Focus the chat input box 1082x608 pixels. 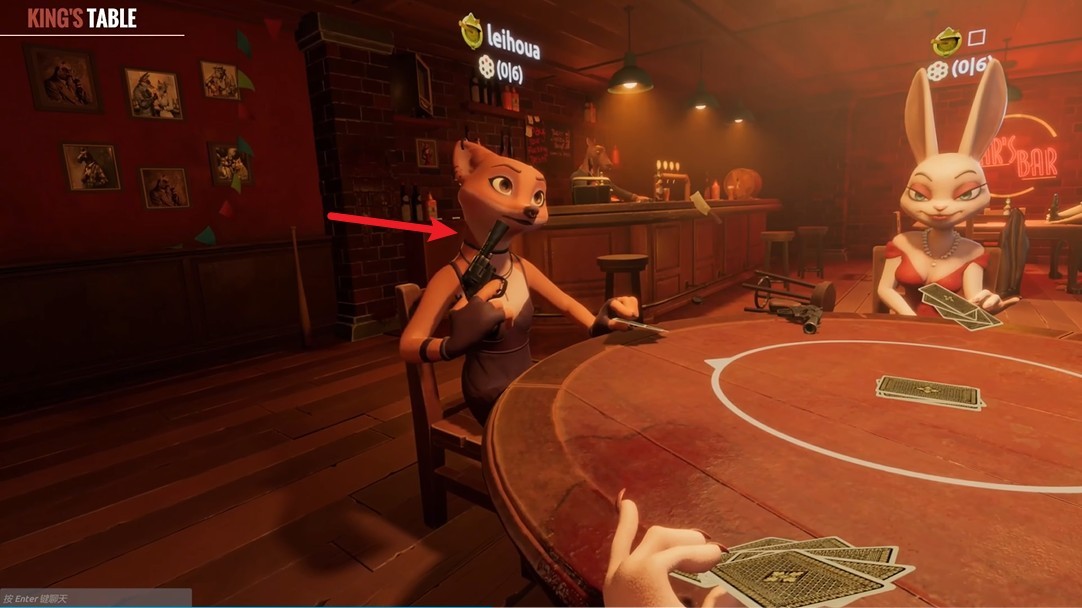pyautogui.click(x=95, y=598)
